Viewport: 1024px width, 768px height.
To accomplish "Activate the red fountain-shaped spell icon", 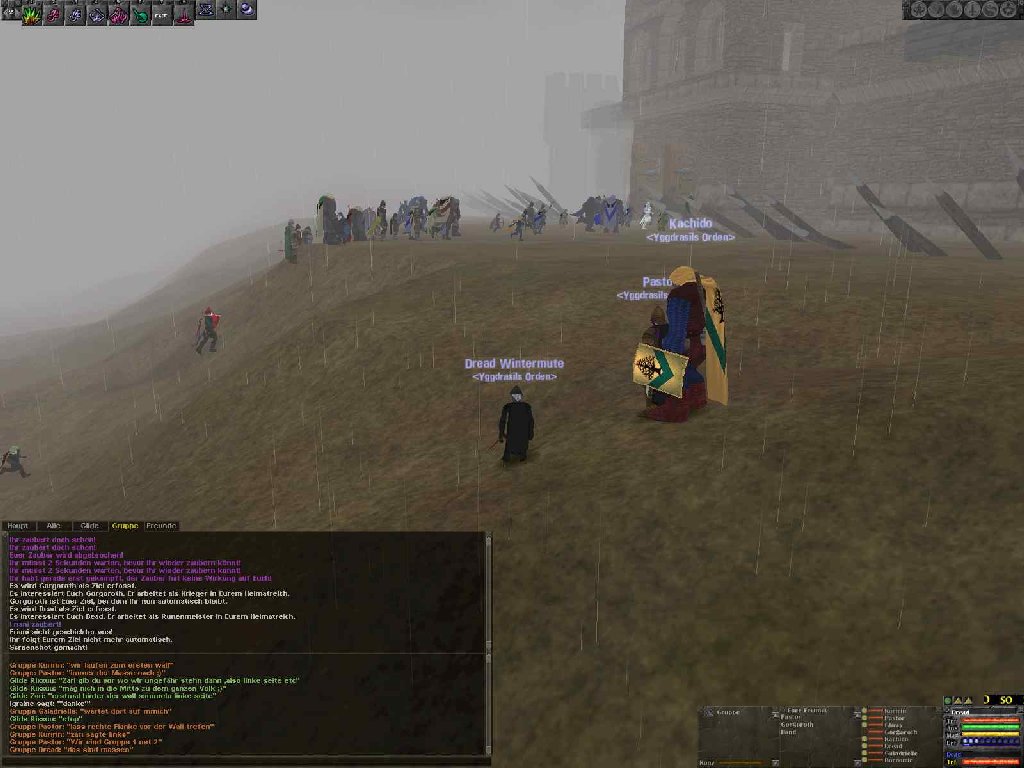I will (184, 13).
